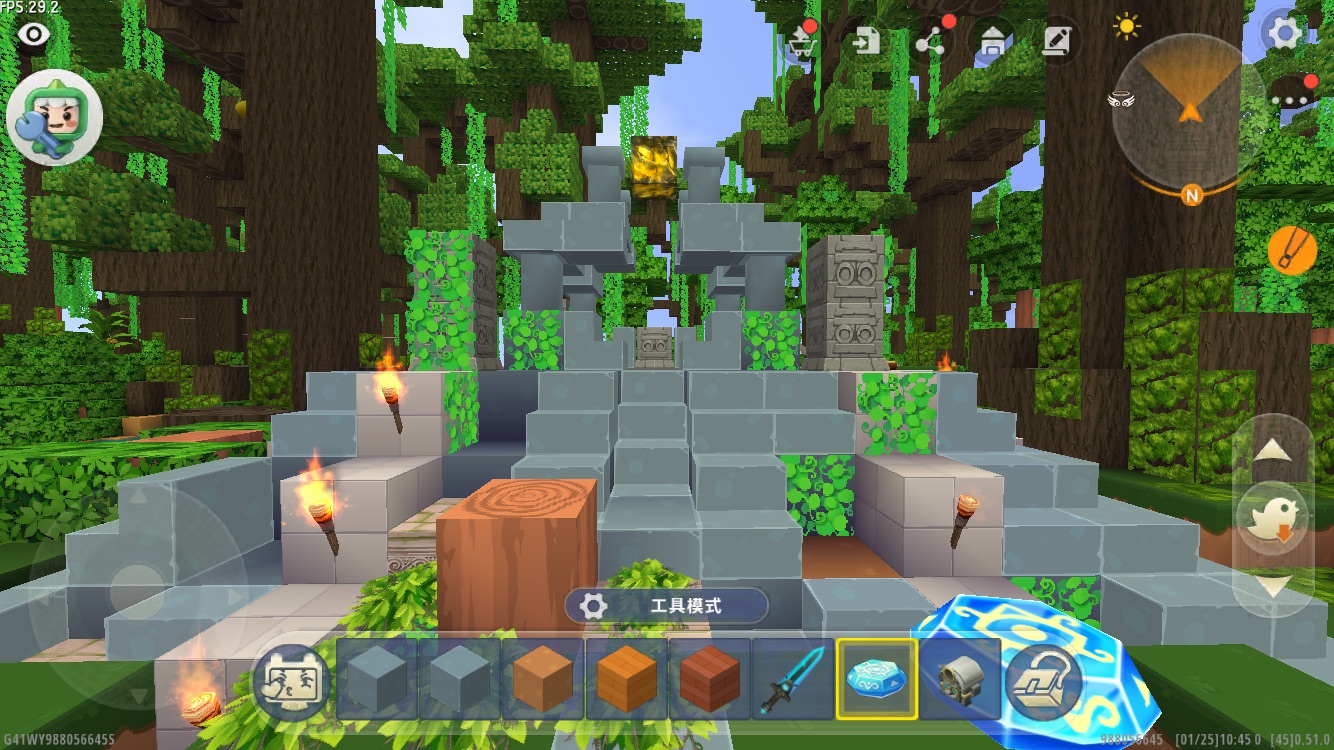Open the green avatar with wrench icon
The height and width of the screenshot is (750, 1334).
point(55,118)
